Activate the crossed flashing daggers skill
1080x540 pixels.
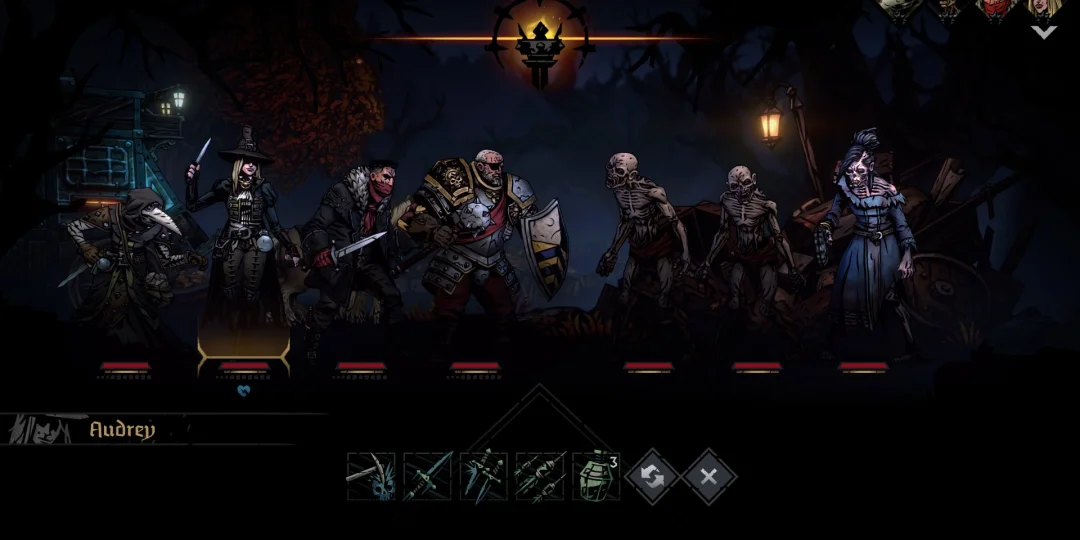483,477
